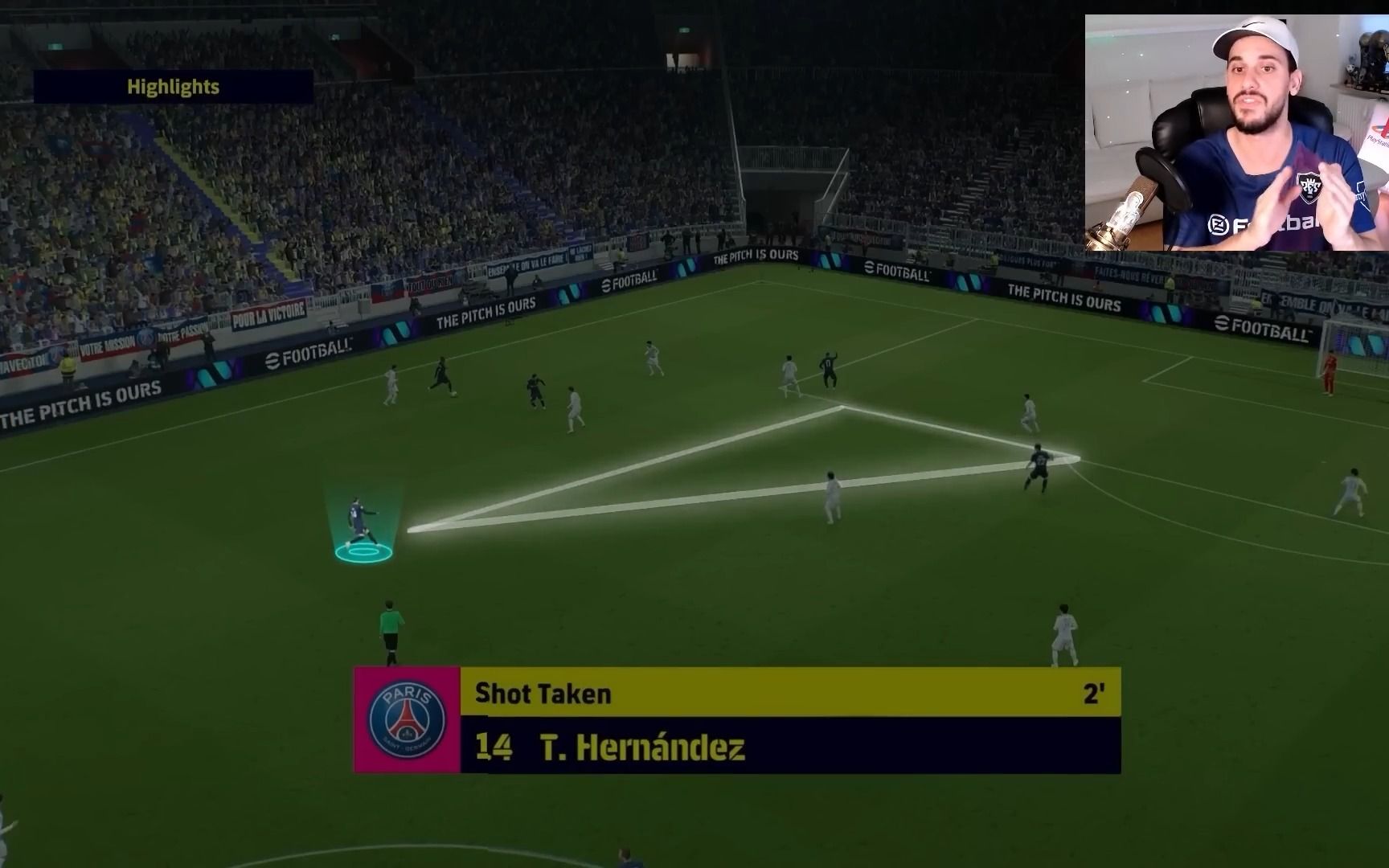Click the Shot Taken event bar
The image size is (1389, 868).
click(789, 693)
